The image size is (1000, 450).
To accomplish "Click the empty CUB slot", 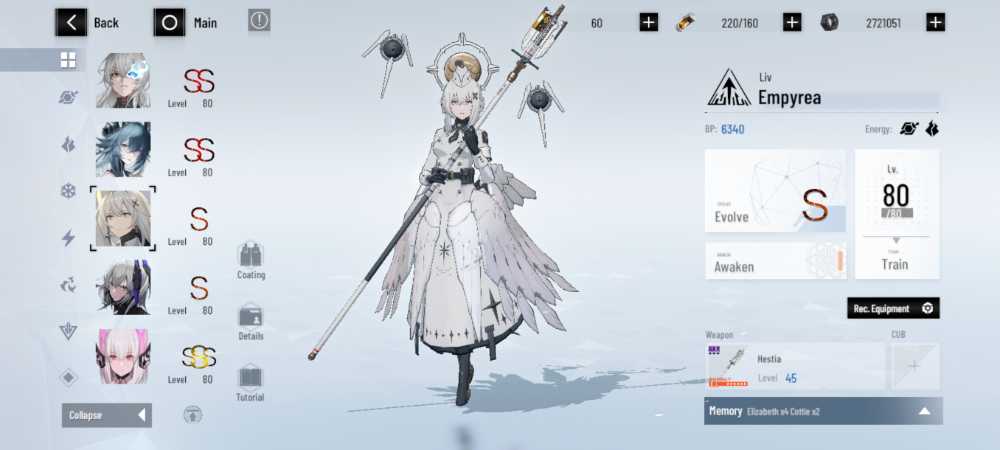I will (x=914, y=367).
